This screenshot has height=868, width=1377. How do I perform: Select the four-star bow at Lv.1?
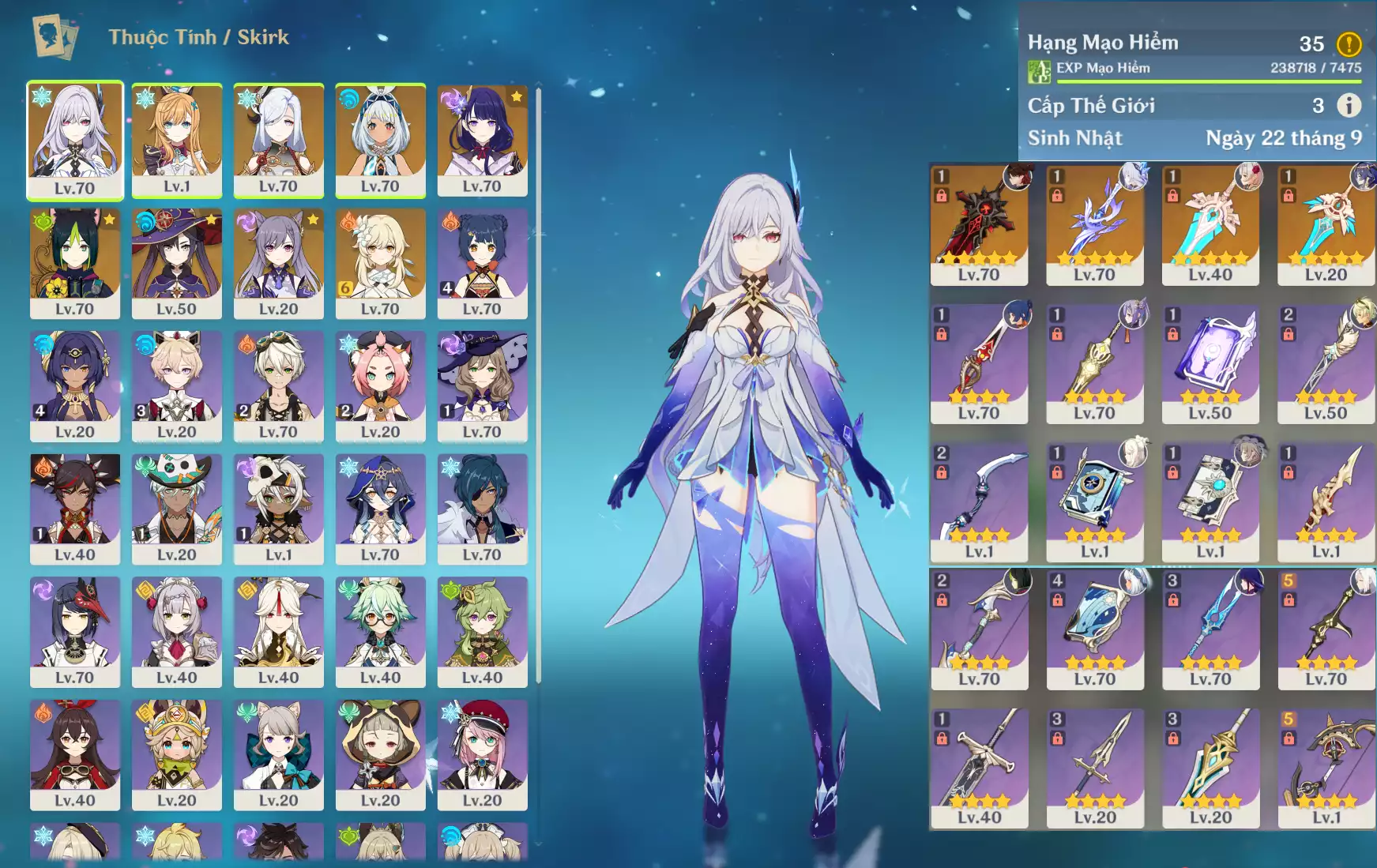click(x=979, y=502)
